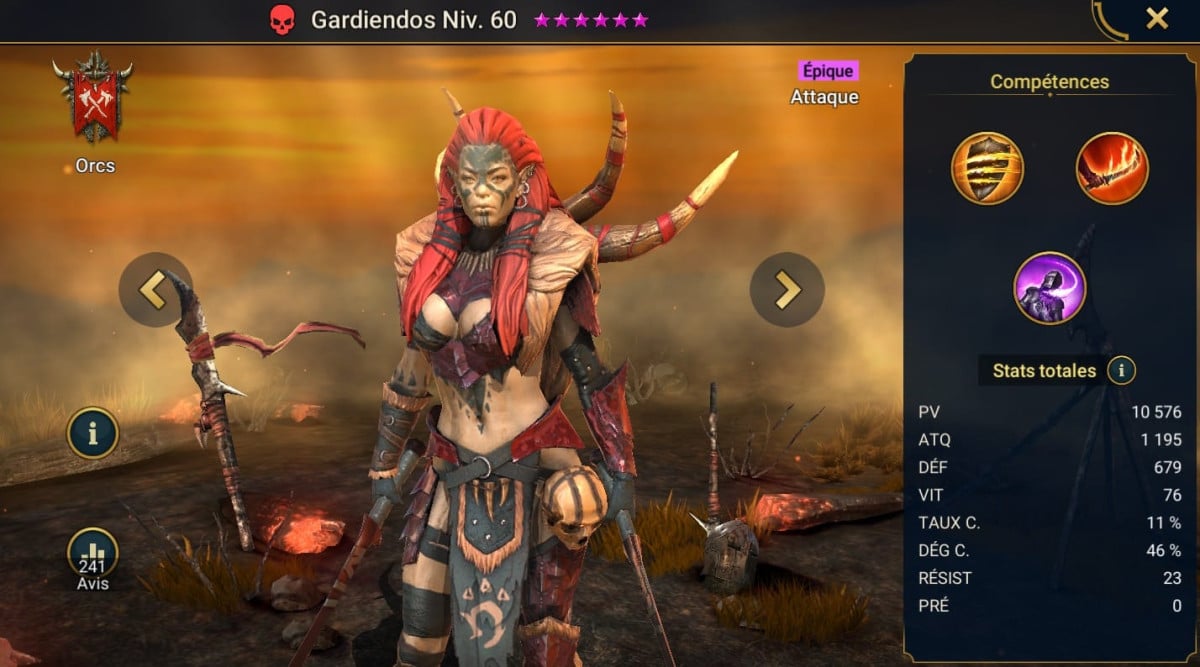Select the purple shadow figure skill icon

[x=1050, y=288]
